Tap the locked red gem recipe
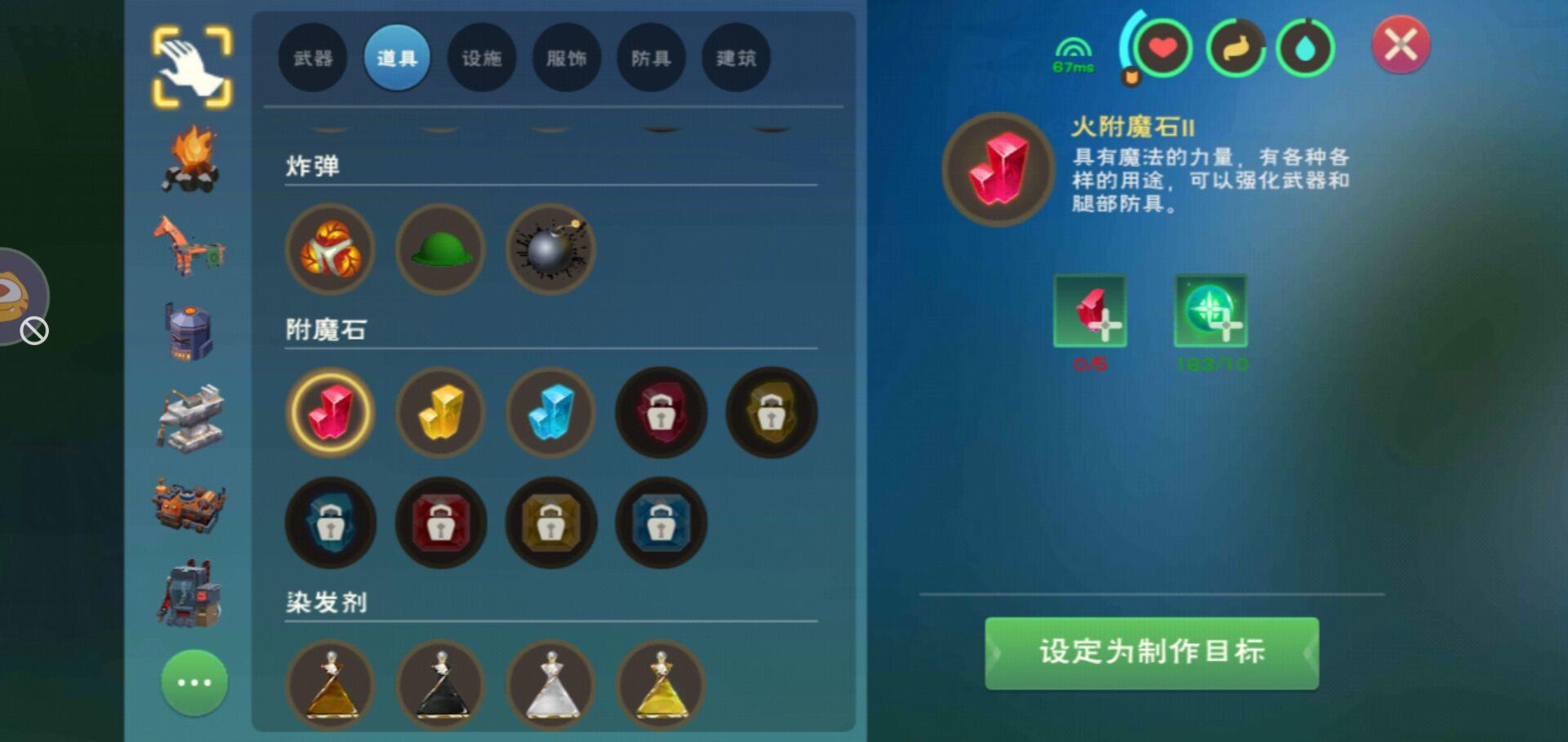 pos(440,523)
